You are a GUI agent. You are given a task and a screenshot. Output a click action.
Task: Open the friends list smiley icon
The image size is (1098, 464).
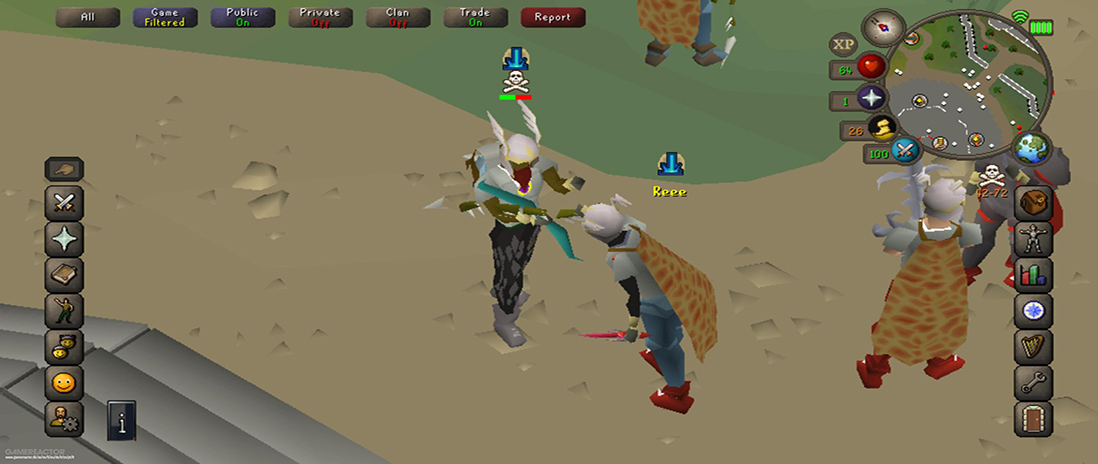coord(65,381)
